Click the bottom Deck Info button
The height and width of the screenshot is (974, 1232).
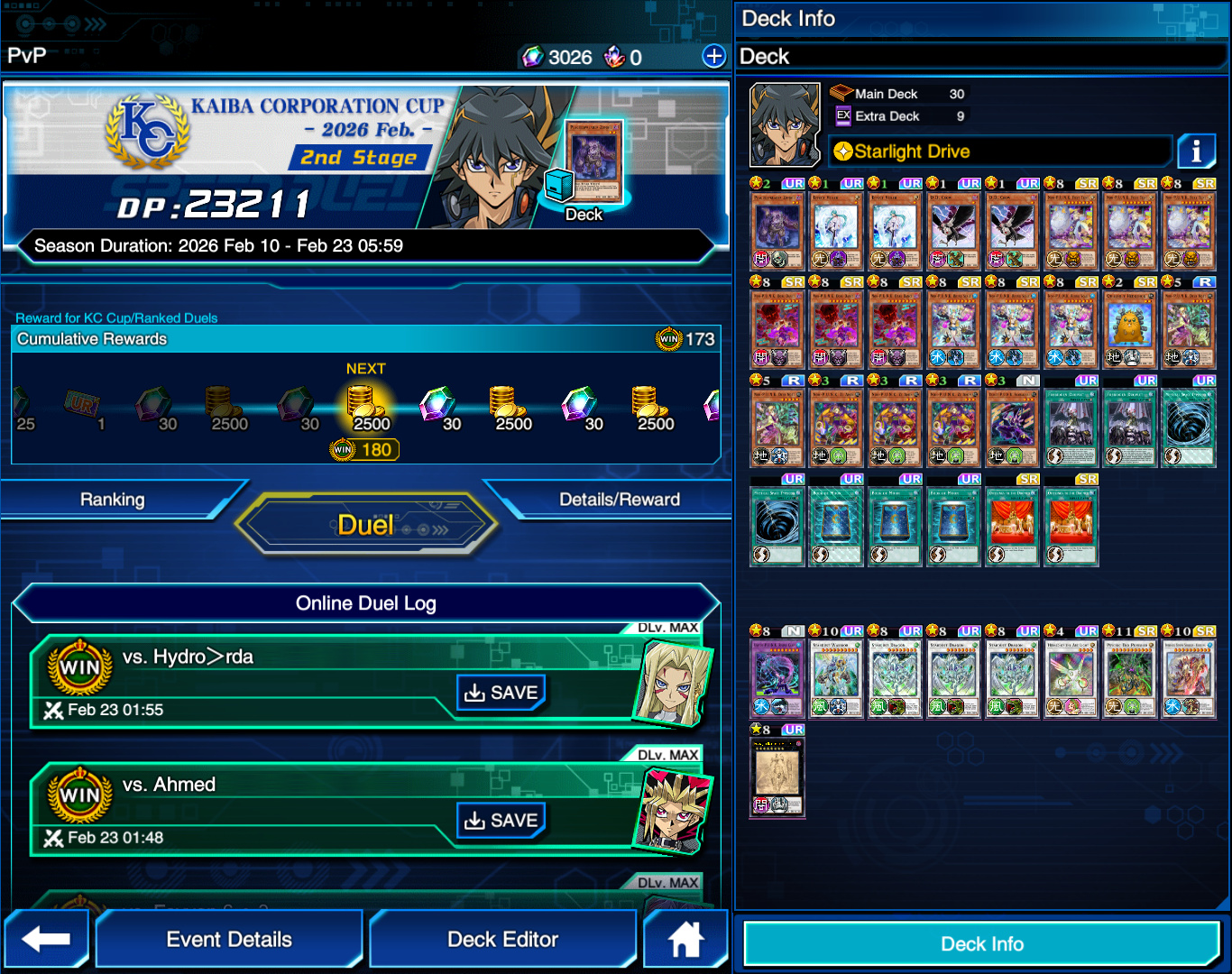point(981,944)
